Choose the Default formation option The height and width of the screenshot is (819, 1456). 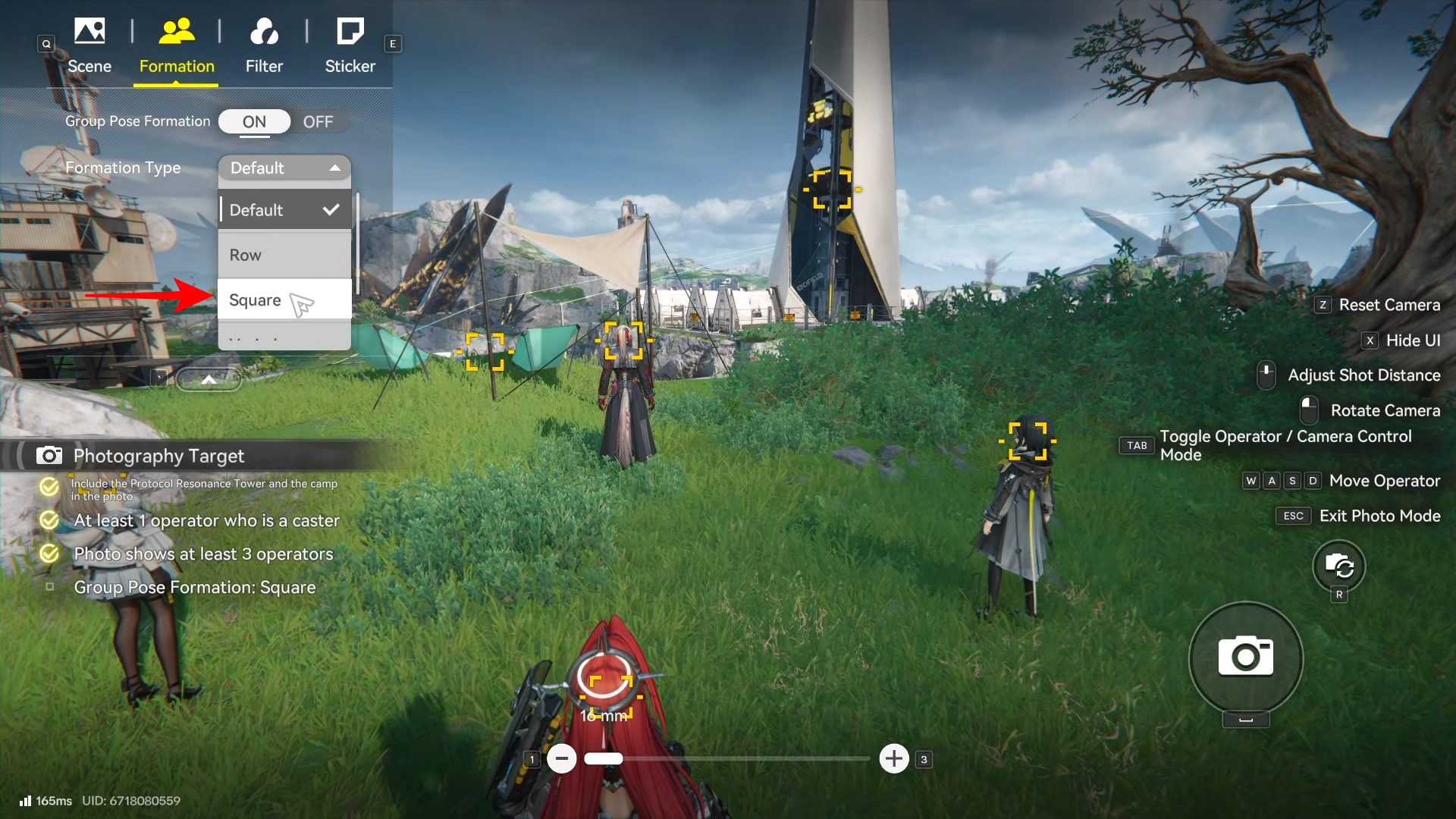284,210
